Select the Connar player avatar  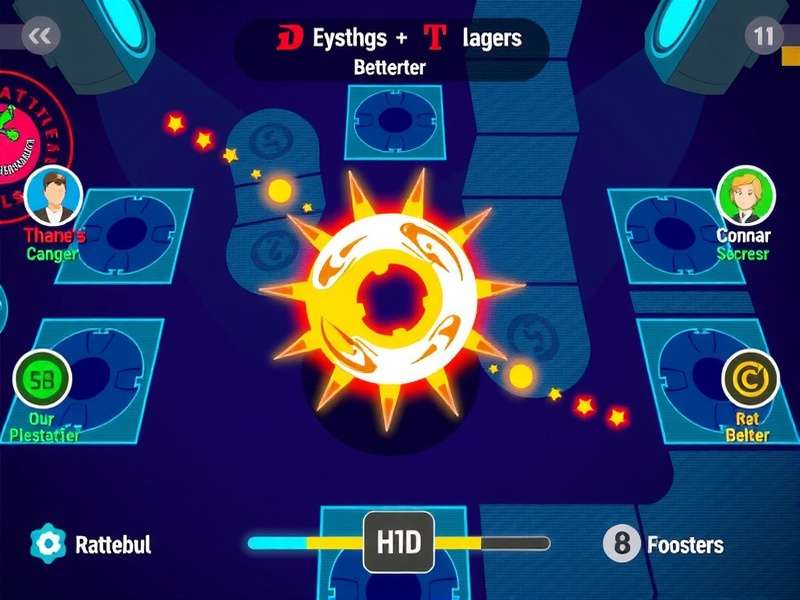point(746,196)
